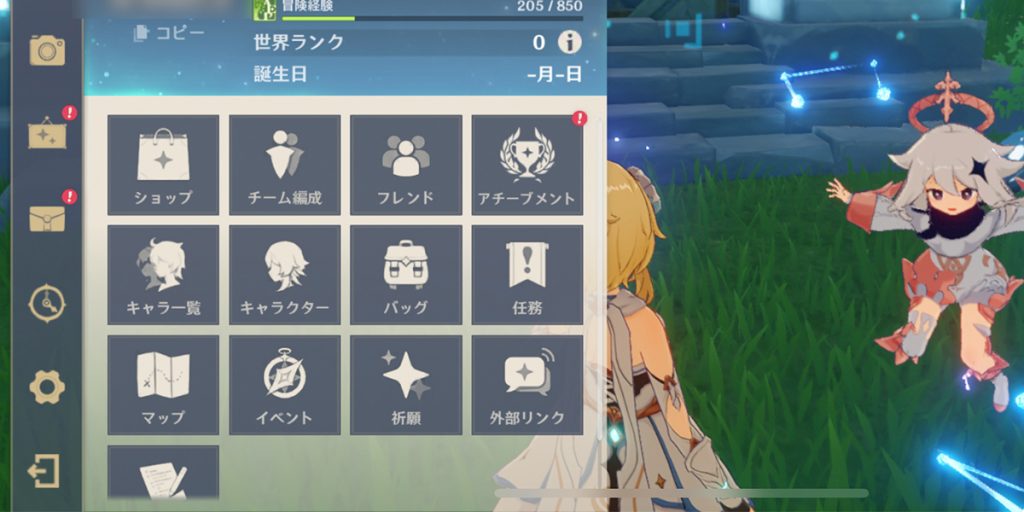Open settings via the gear icon
Viewport: 1024px width, 512px height.
point(46,387)
